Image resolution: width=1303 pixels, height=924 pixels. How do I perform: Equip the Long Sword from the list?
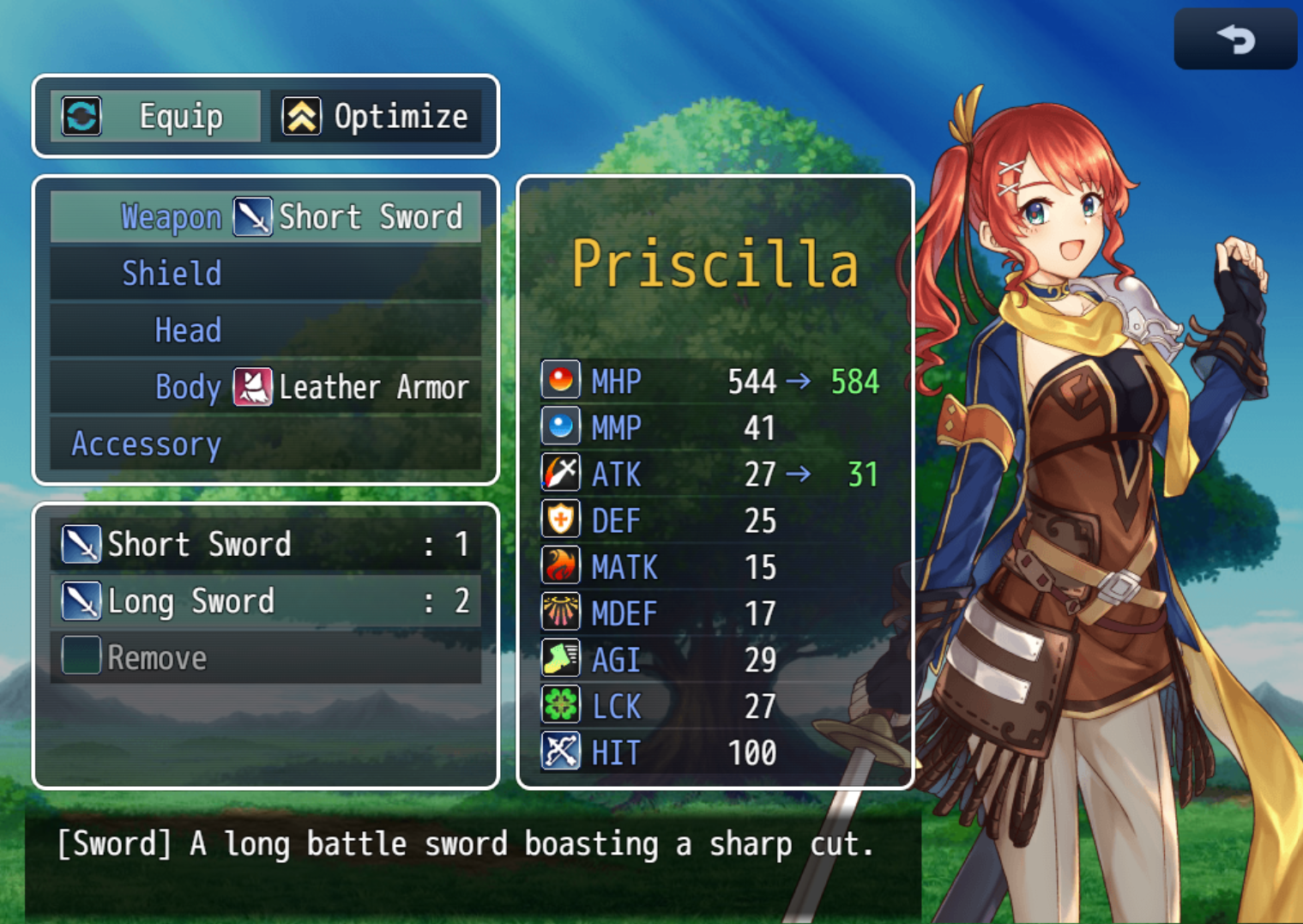coord(265,601)
